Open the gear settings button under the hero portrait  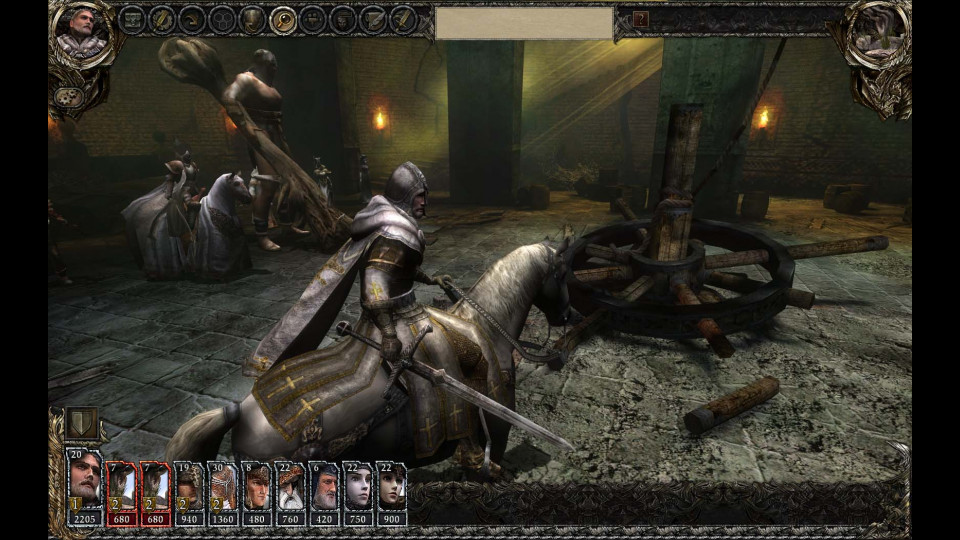(68, 97)
